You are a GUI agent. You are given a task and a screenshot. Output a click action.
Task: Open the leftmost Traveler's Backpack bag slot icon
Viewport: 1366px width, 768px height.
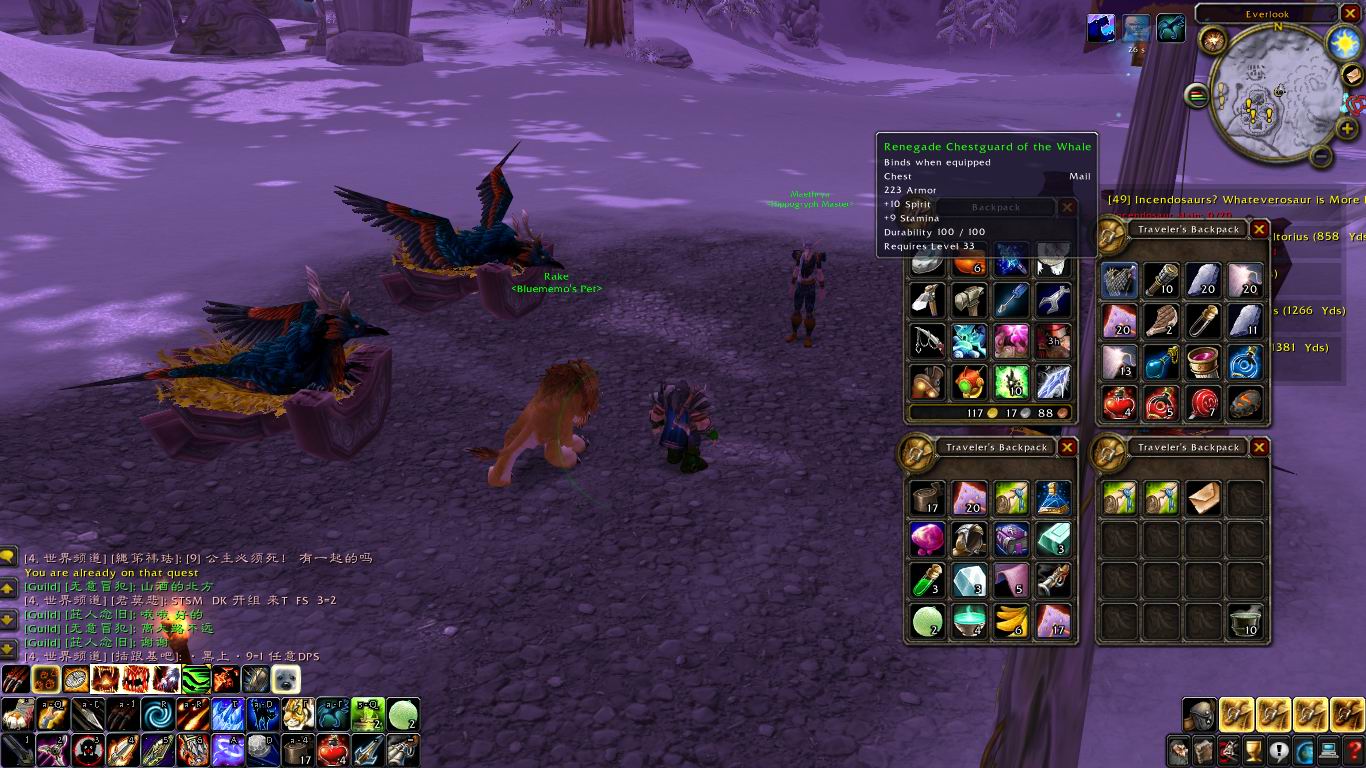click(x=1237, y=715)
